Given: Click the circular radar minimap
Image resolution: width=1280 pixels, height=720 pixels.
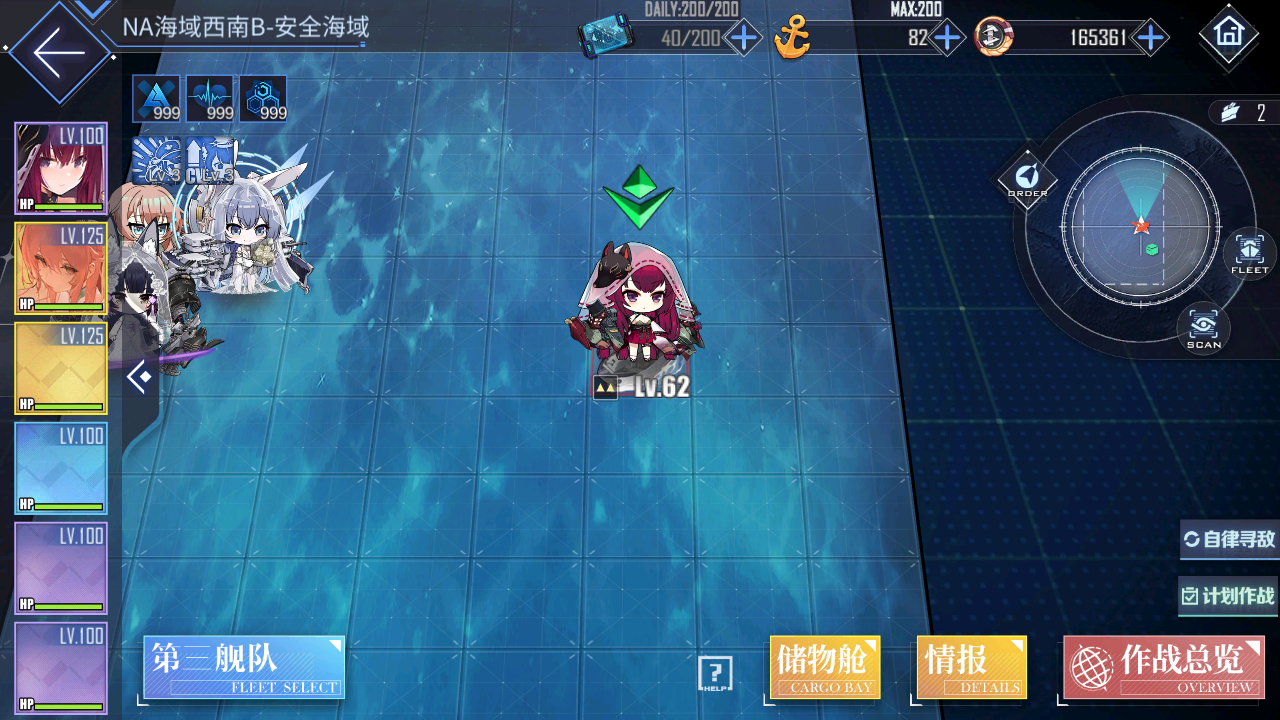Looking at the screenshot, I should 1141,226.
